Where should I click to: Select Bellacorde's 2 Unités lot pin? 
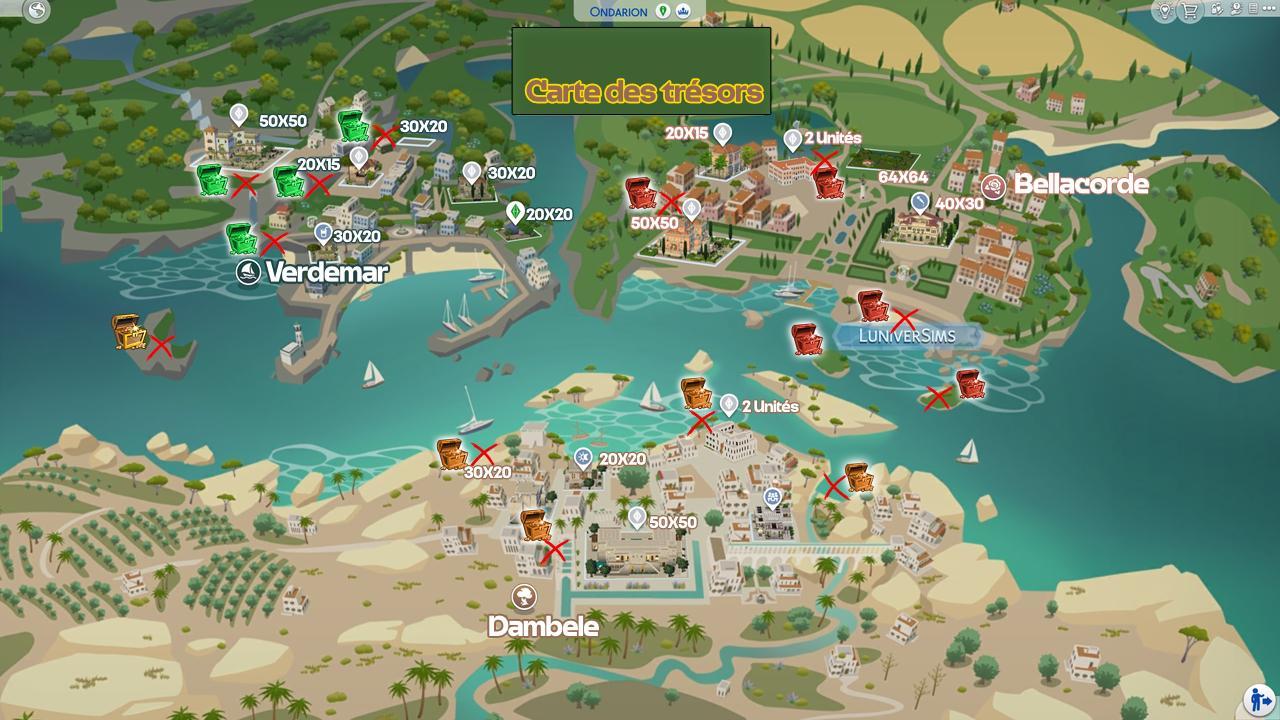click(x=792, y=139)
